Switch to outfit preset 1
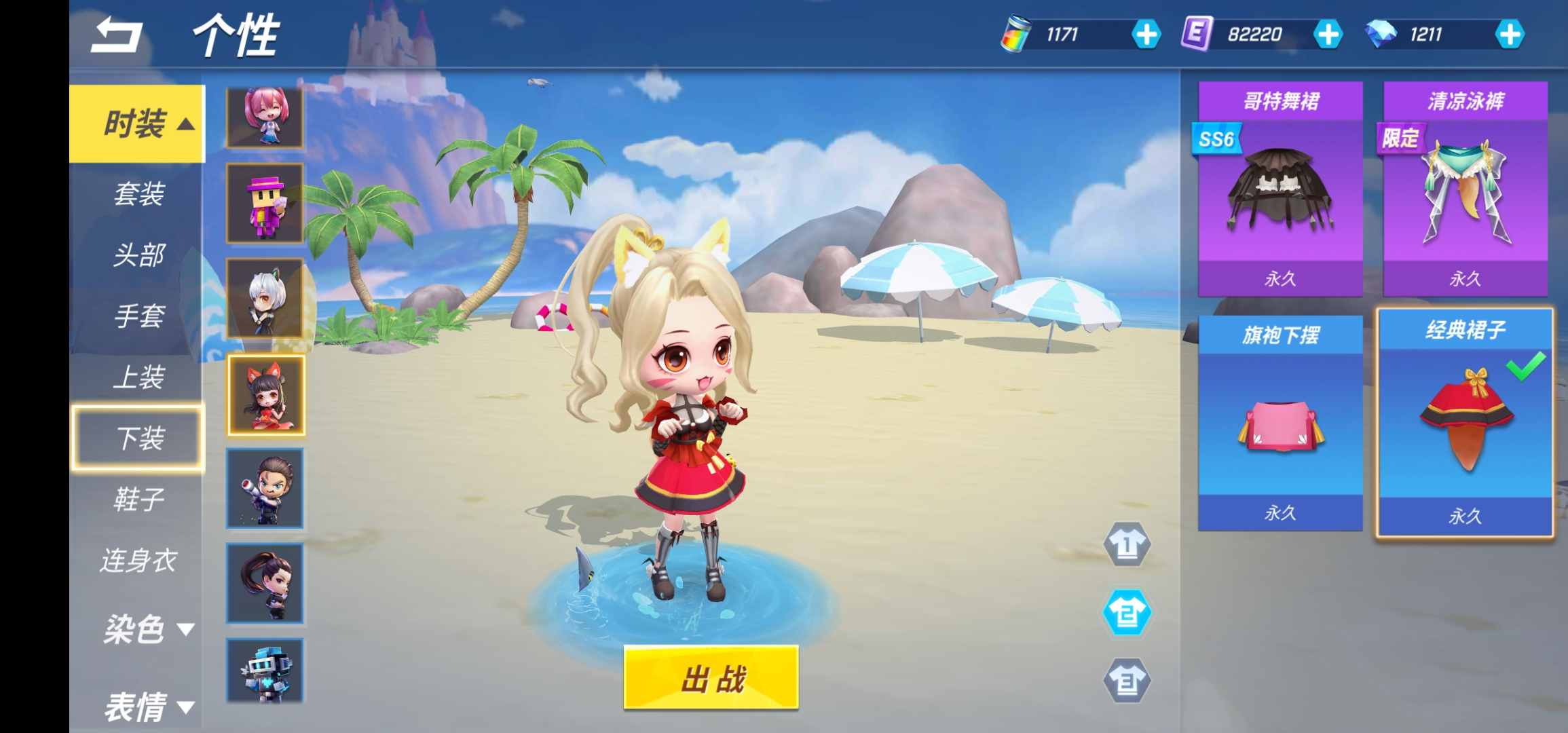The image size is (1568, 733). tap(1127, 544)
